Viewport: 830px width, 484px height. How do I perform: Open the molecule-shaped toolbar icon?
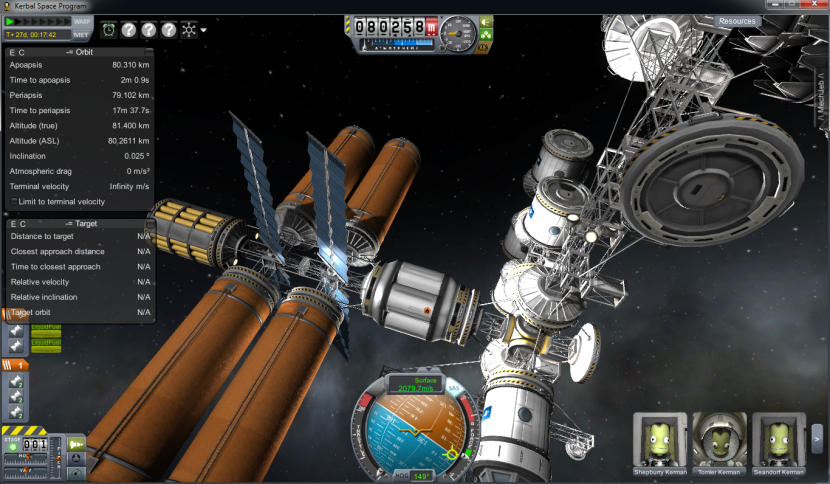[188, 29]
